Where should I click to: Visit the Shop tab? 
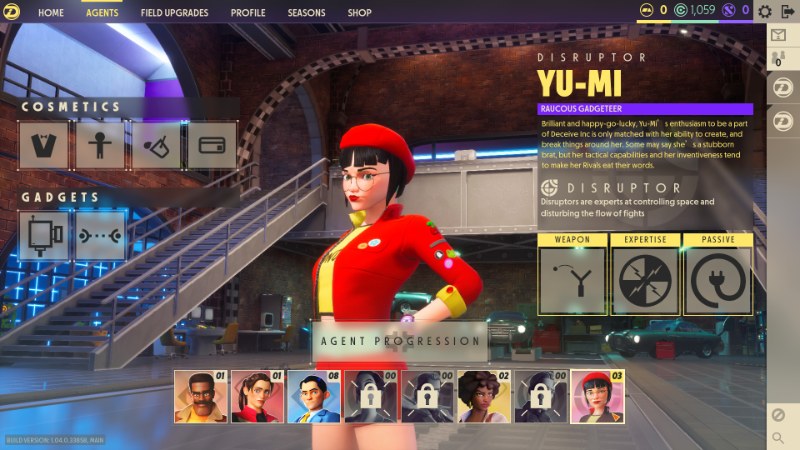360,13
